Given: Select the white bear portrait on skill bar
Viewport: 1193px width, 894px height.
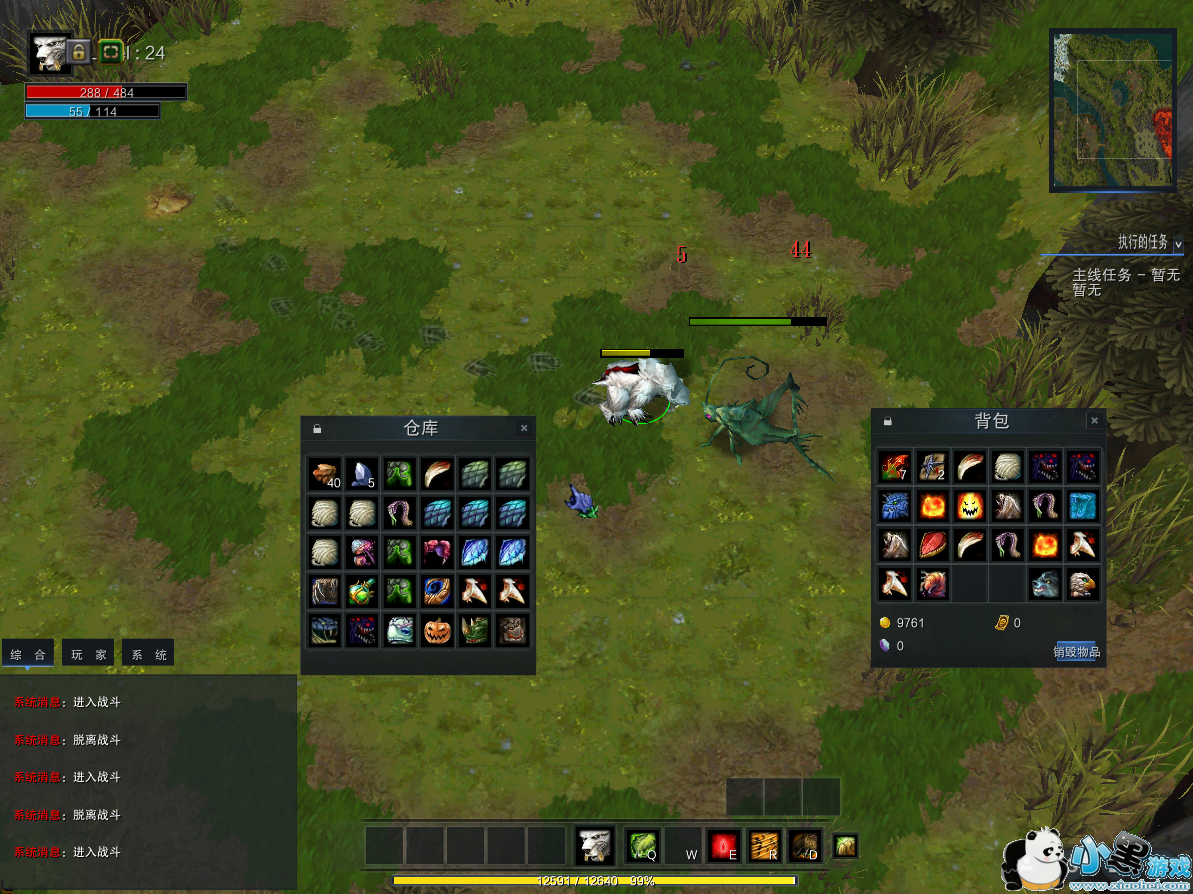Looking at the screenshot, I should pos(595,846).
